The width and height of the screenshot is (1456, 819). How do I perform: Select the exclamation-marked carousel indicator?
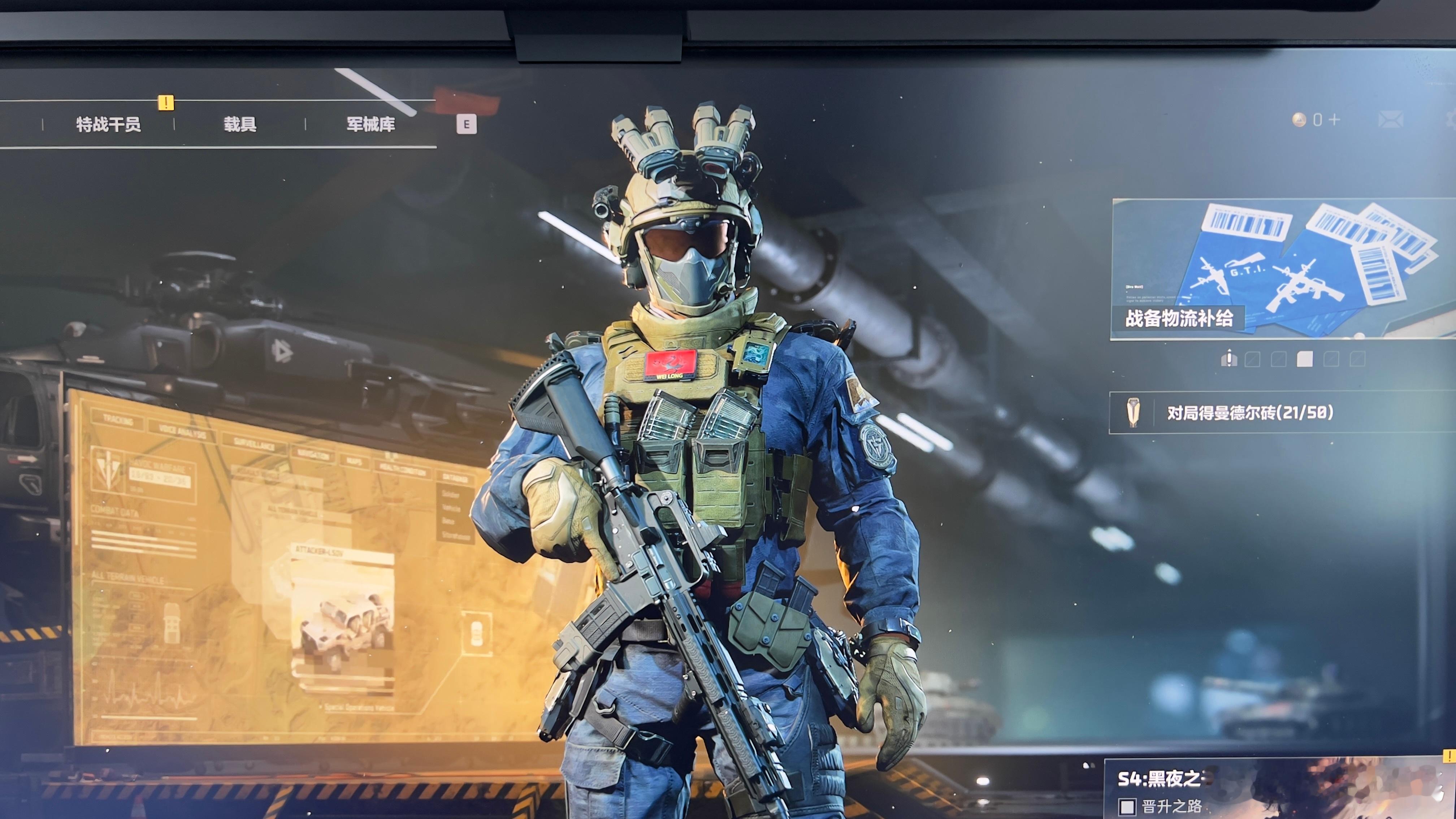coord(1229,359)
